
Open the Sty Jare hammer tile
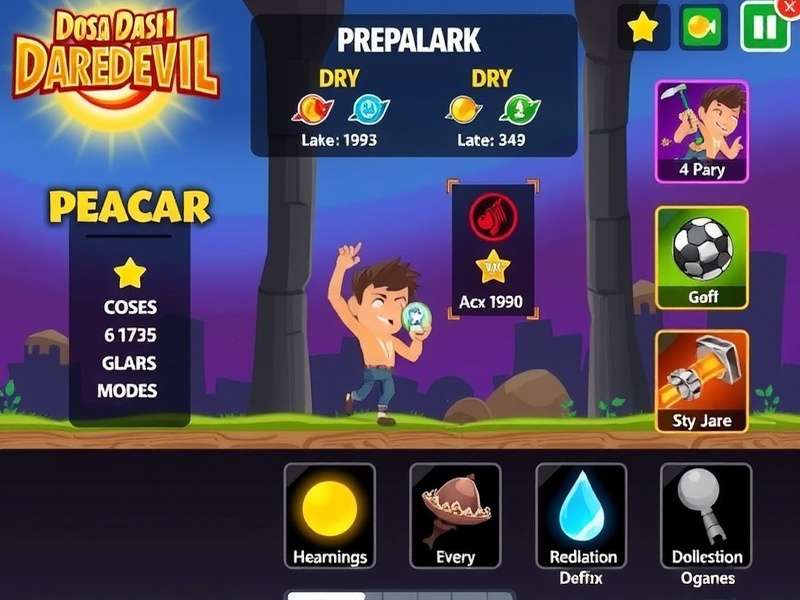(x=702, y=381)
